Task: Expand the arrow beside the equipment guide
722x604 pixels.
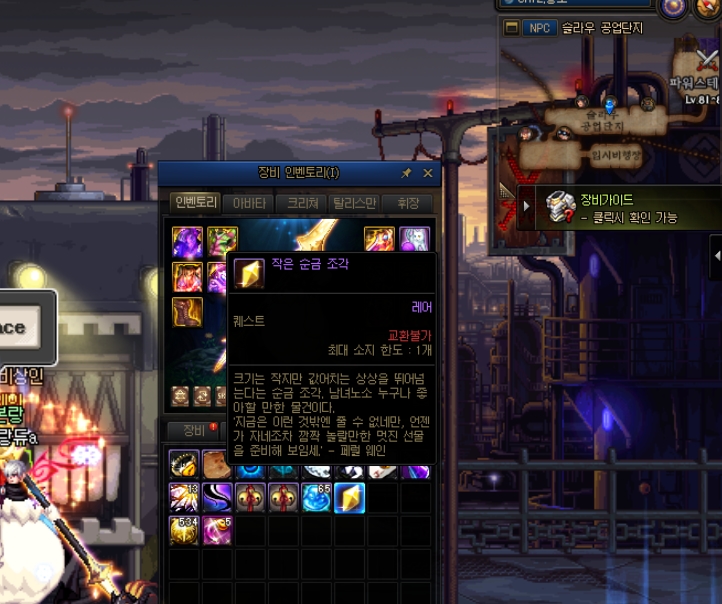Action: pyautogui.click(x=527, y=207)
